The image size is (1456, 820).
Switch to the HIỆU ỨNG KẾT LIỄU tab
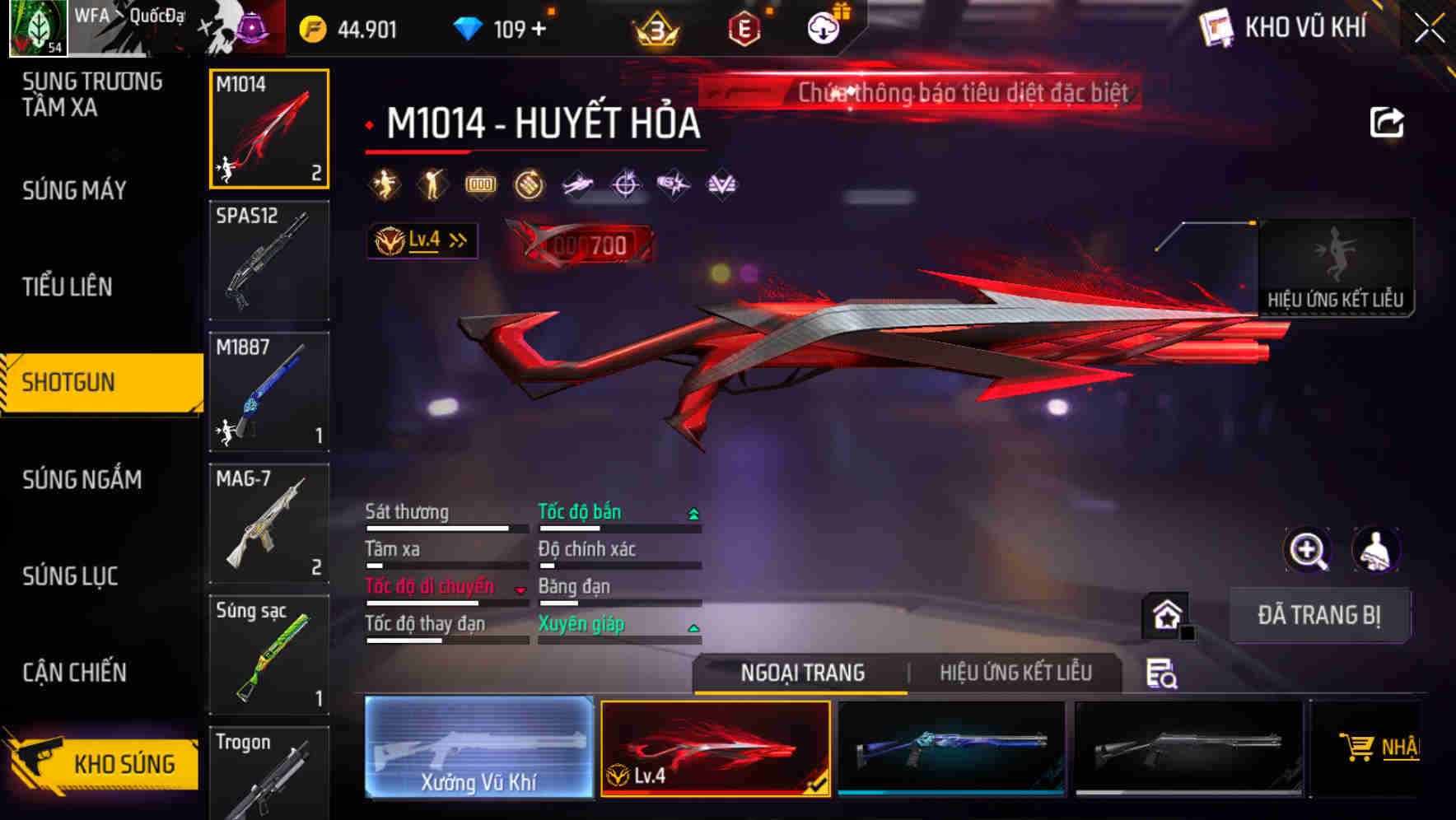tap(1016, 673)
